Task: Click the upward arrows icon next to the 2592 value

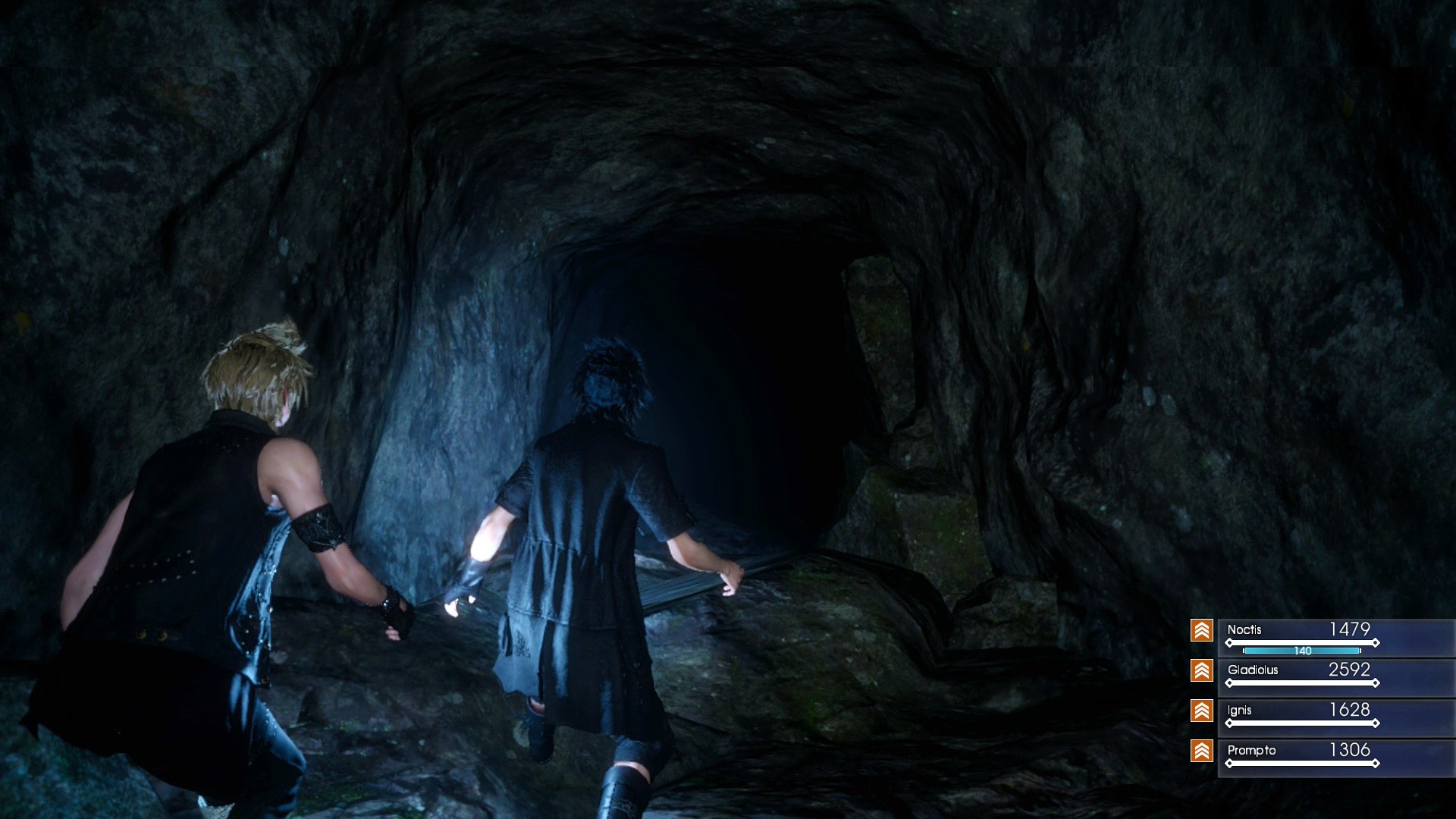Action: click(x=1202, y=671)
